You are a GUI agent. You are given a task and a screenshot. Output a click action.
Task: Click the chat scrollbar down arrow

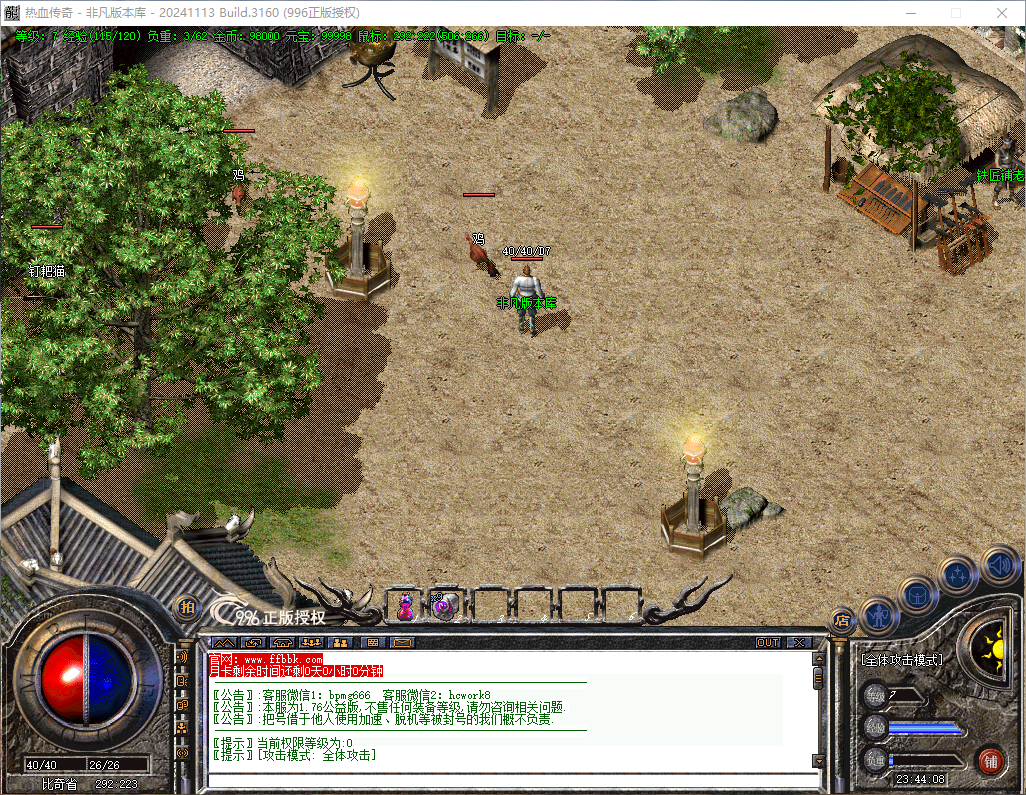[818, 761]
